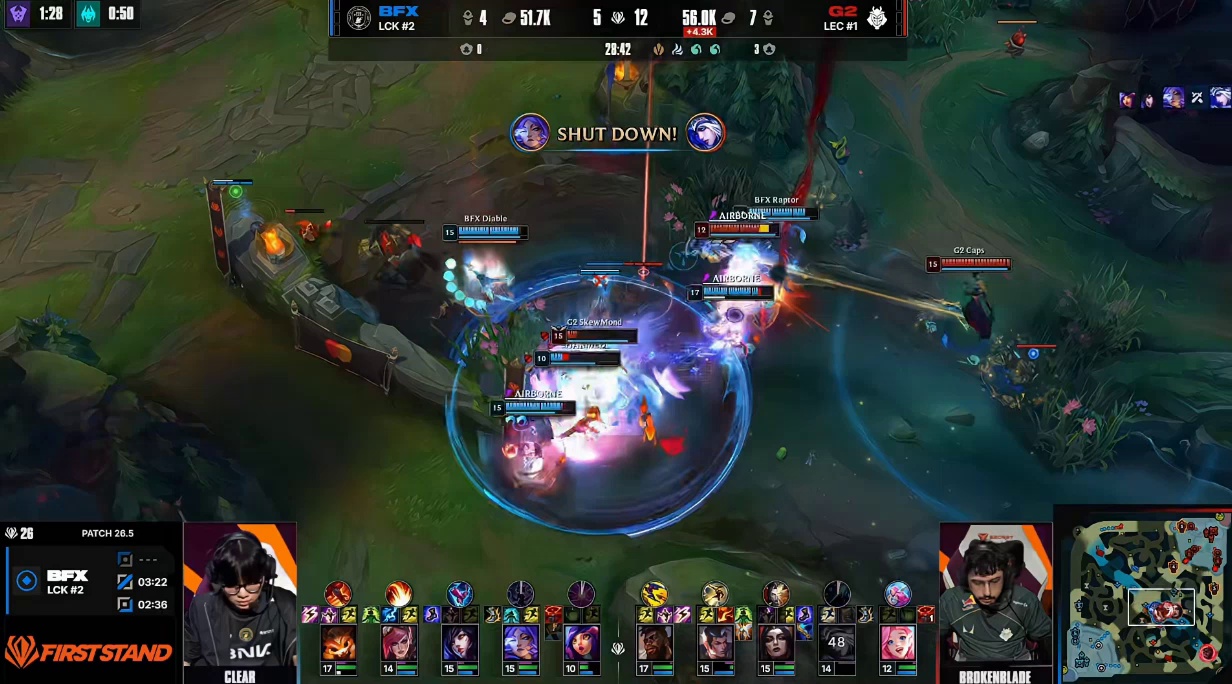Screen dimensions: 1232x684
Task: Select the Gnar champion portrait
Action: [338, 643]
